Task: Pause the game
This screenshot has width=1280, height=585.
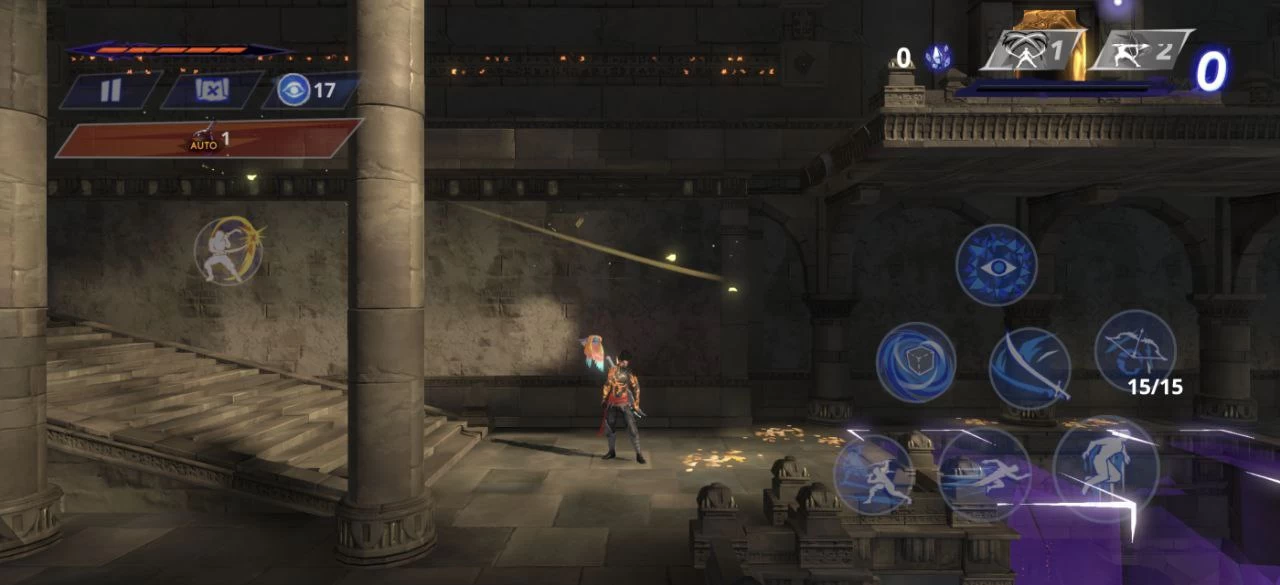Action: (x=110, y=91)
